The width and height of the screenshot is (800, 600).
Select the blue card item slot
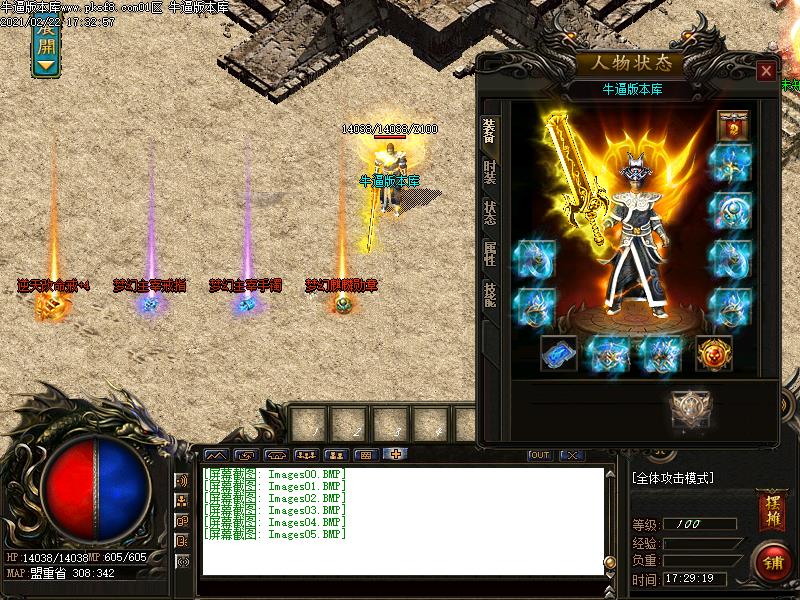pyautogui.click(x=559, y=353)
